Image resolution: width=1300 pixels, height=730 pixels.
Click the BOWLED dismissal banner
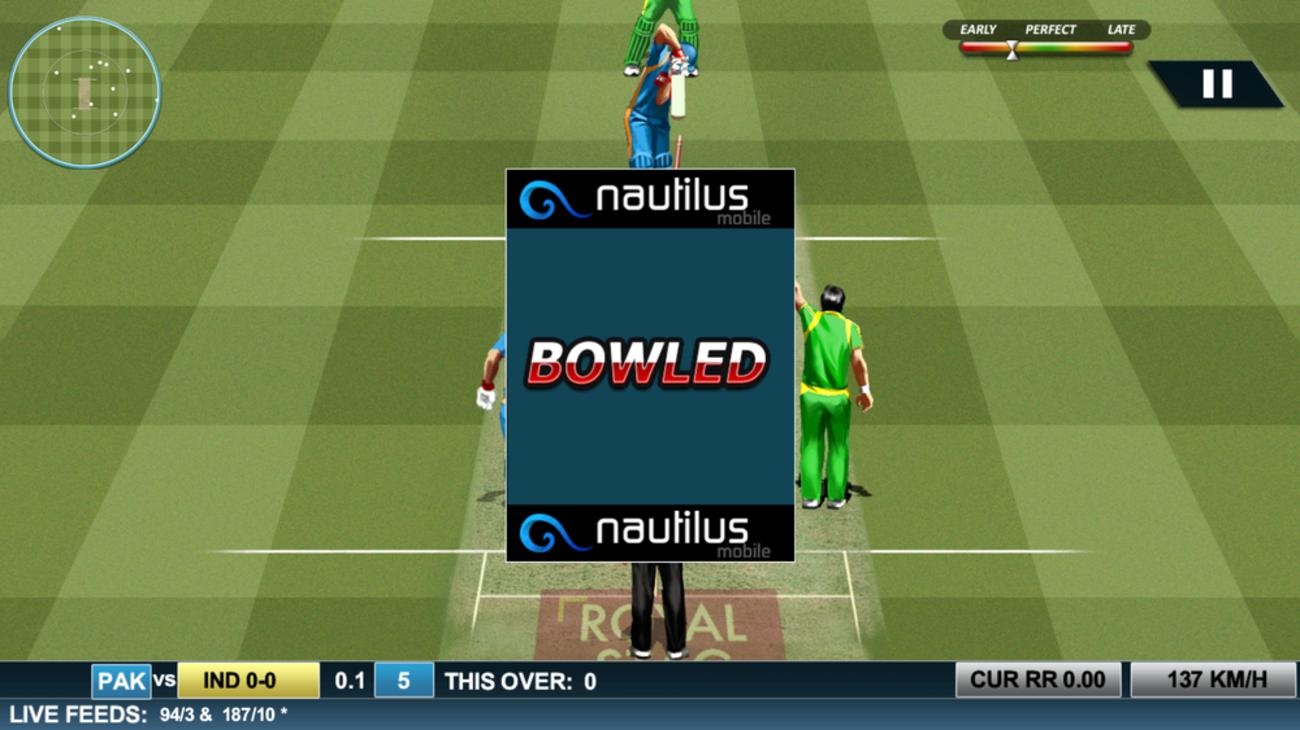650,365
